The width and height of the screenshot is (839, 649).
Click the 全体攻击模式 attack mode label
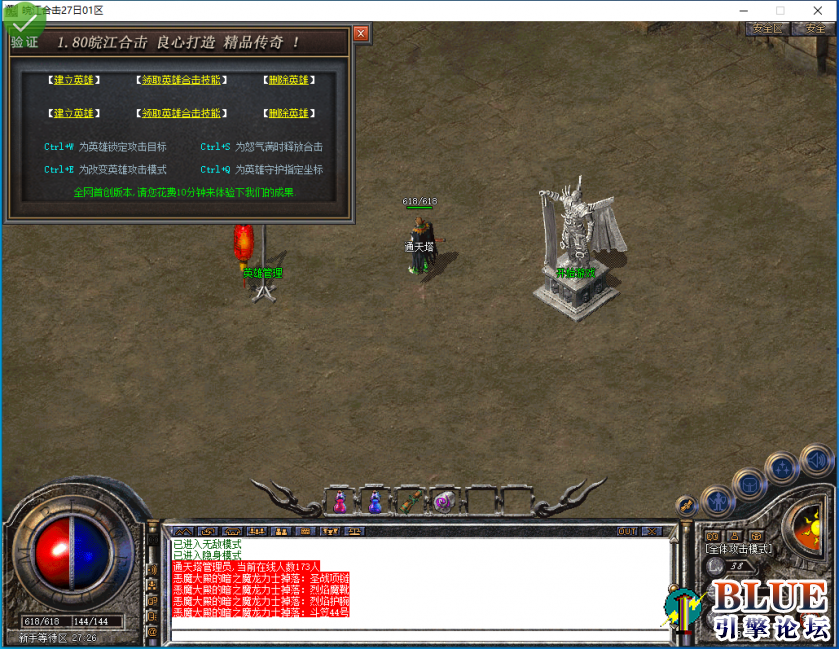(739, 549)
